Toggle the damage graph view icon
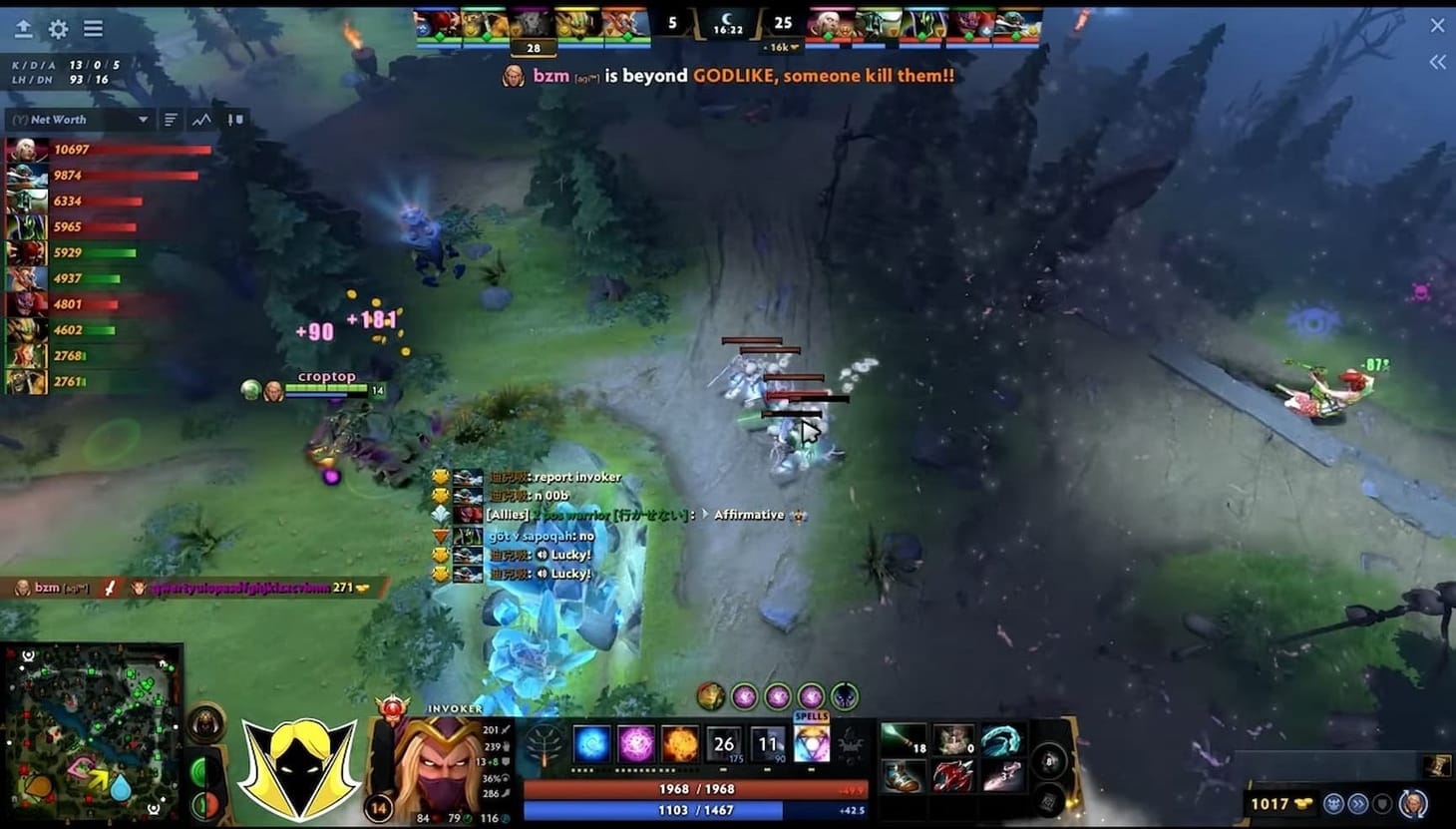Image resolution: width=1456 pixels, height=829 pixels. pyautogui.click(x=202, y=120)
